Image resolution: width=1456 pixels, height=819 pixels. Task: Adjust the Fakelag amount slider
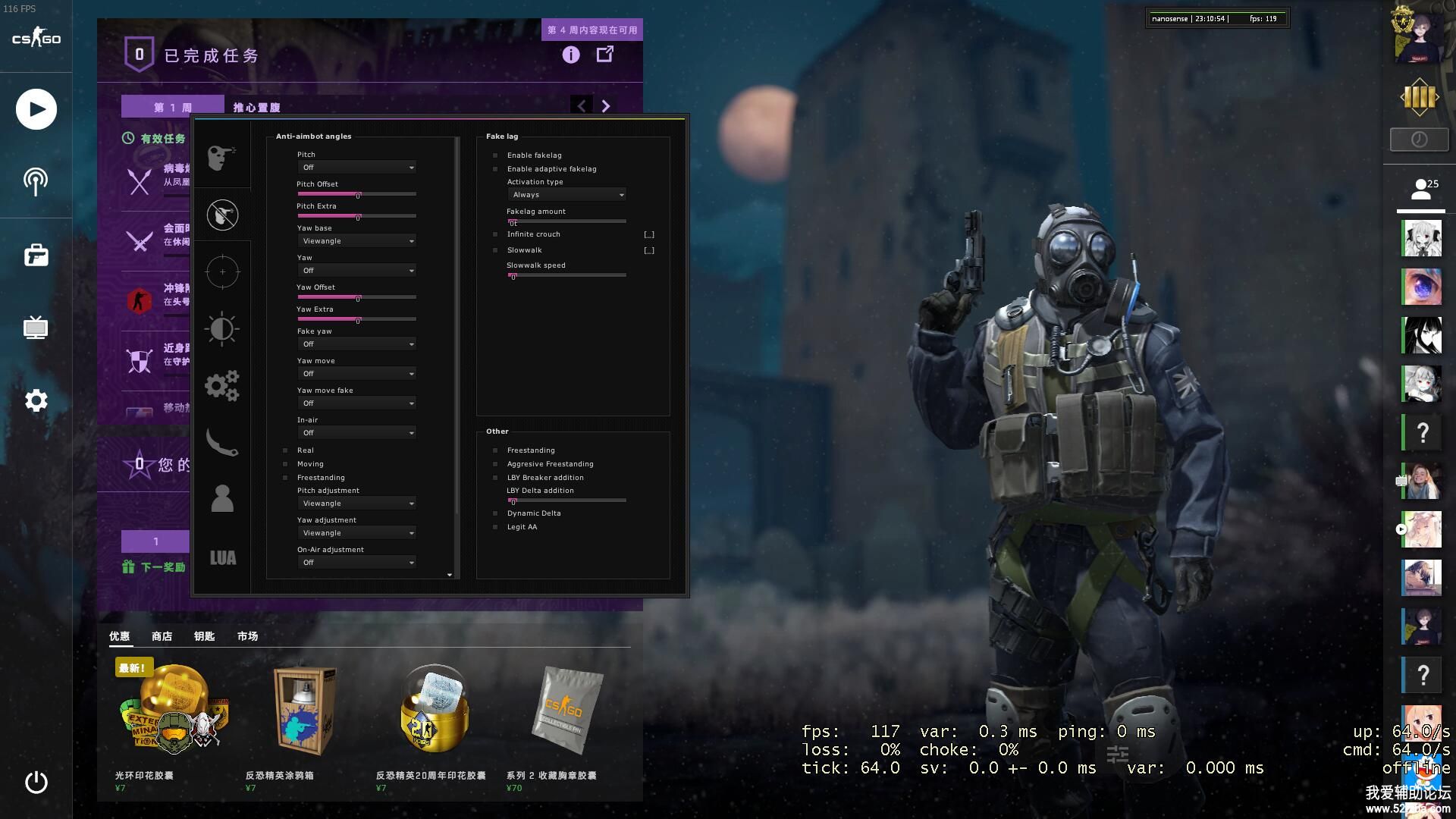pos(566,221)
